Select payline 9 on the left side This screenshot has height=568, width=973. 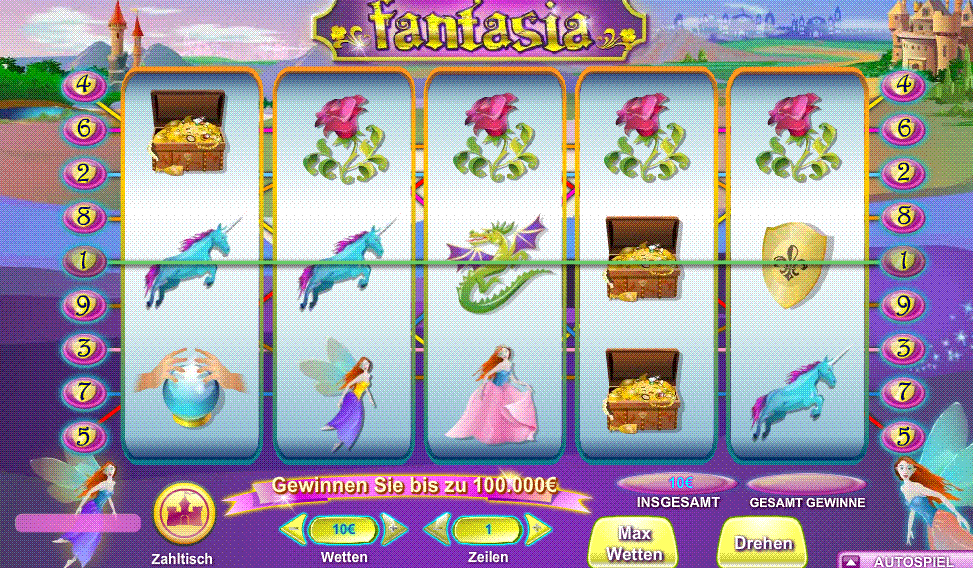click(x=85, y=305)
